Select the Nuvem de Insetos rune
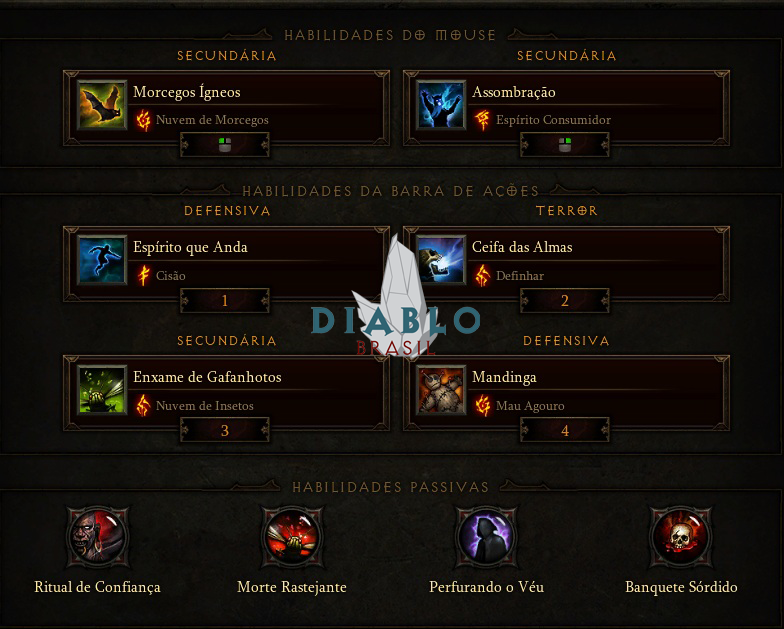Image resolution: width=784 pixels, height=629 pixels. coord(204,406)
